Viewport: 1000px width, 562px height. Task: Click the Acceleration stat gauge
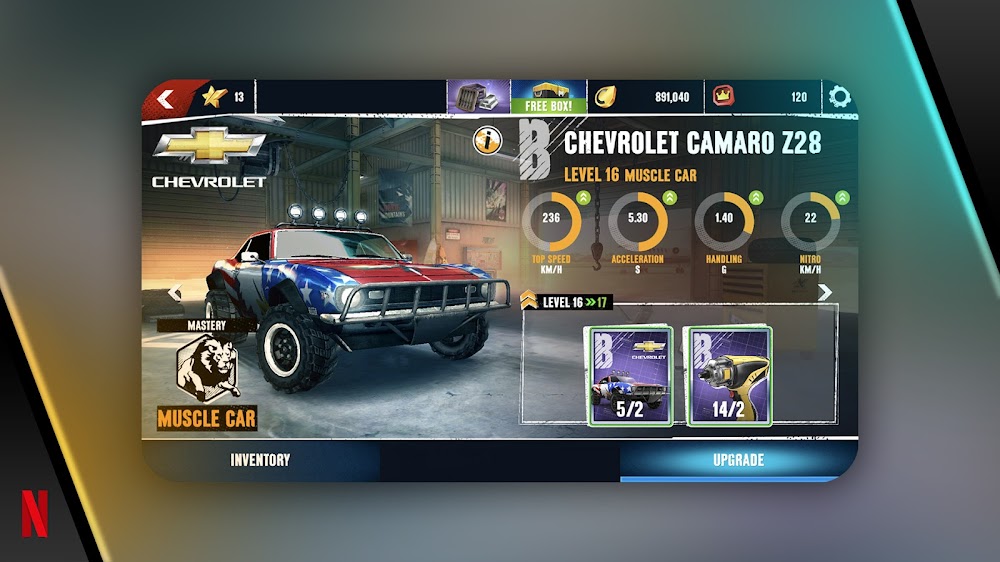637,222
